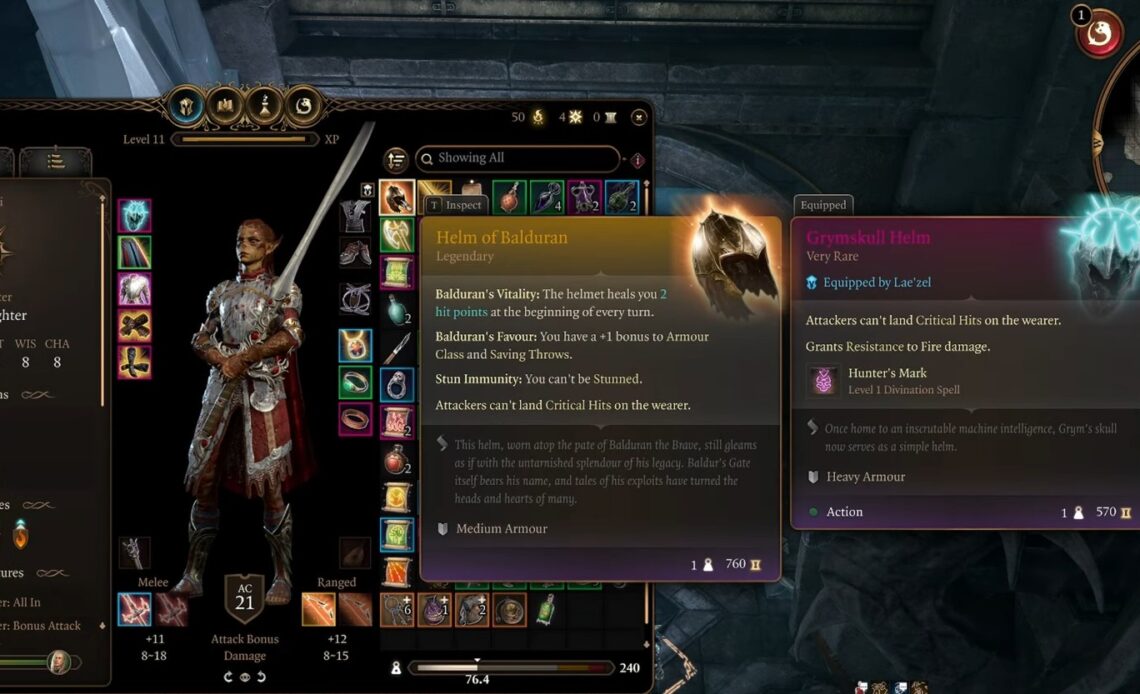Screen dimensions: 1140x694
Task: Close the inventory panel
Action: 639,117
